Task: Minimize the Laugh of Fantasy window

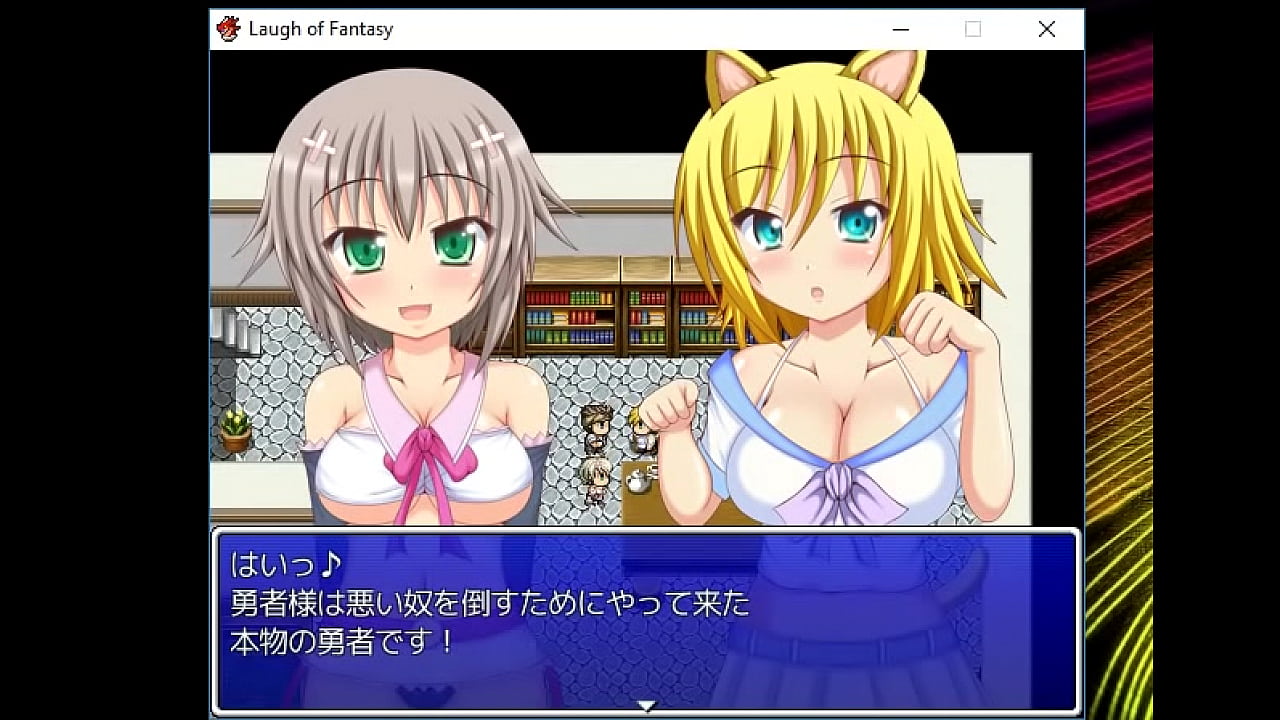Action: pyautogui.click(x=899, y=29)
